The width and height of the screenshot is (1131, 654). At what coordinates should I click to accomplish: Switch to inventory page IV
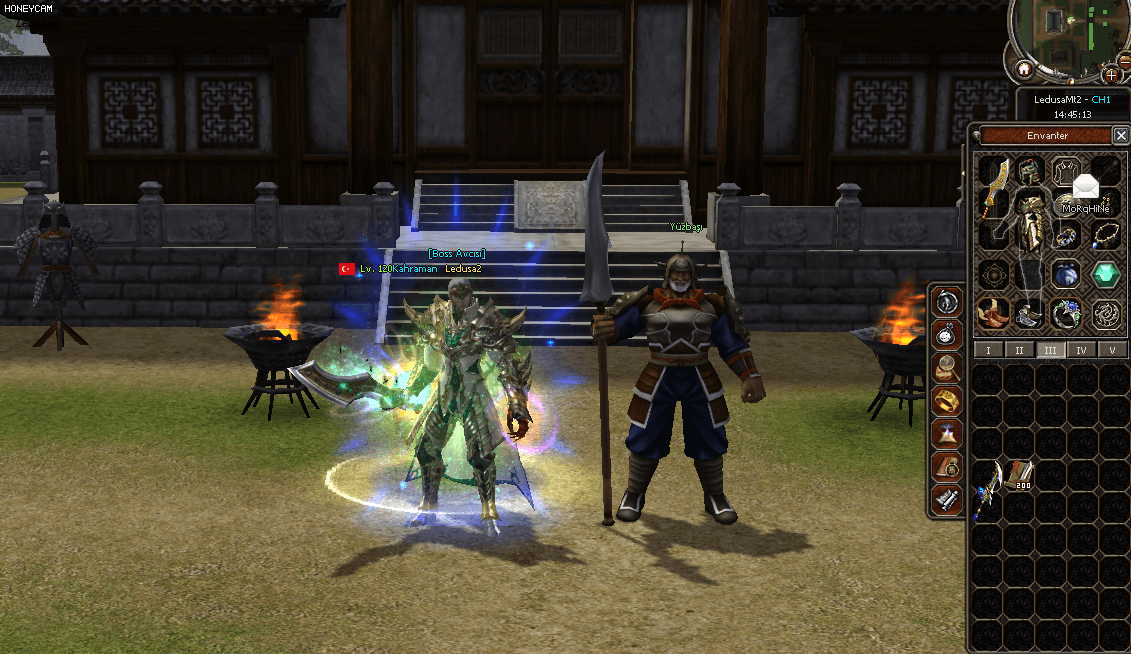tap(1081, 350)
